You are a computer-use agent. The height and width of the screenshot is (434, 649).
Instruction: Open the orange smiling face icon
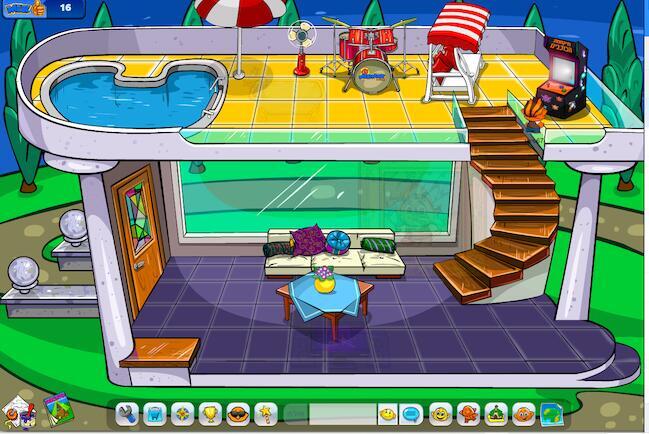[439, 413]
